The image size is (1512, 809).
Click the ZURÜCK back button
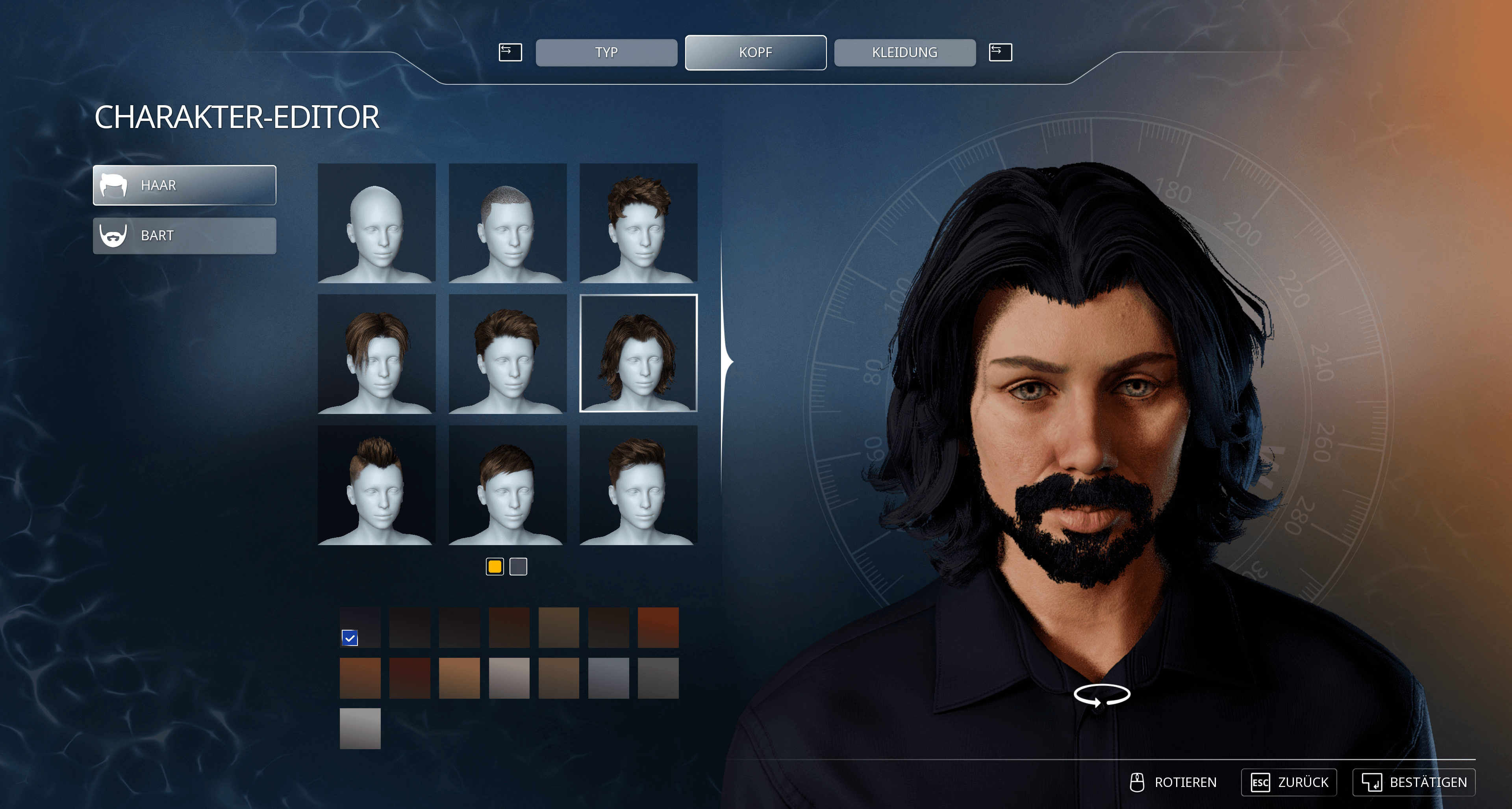(1289, 782)
